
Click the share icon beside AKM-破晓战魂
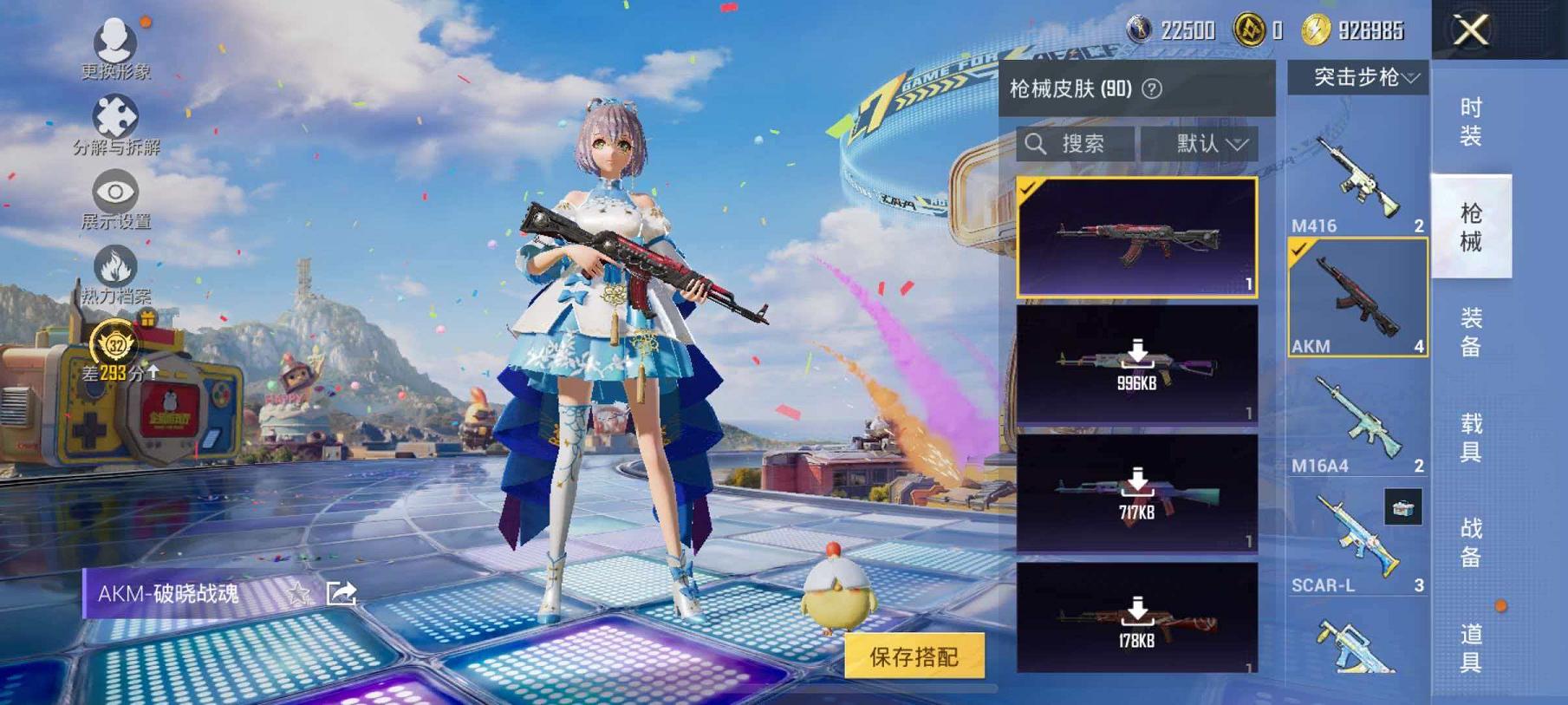click(342, 593)
